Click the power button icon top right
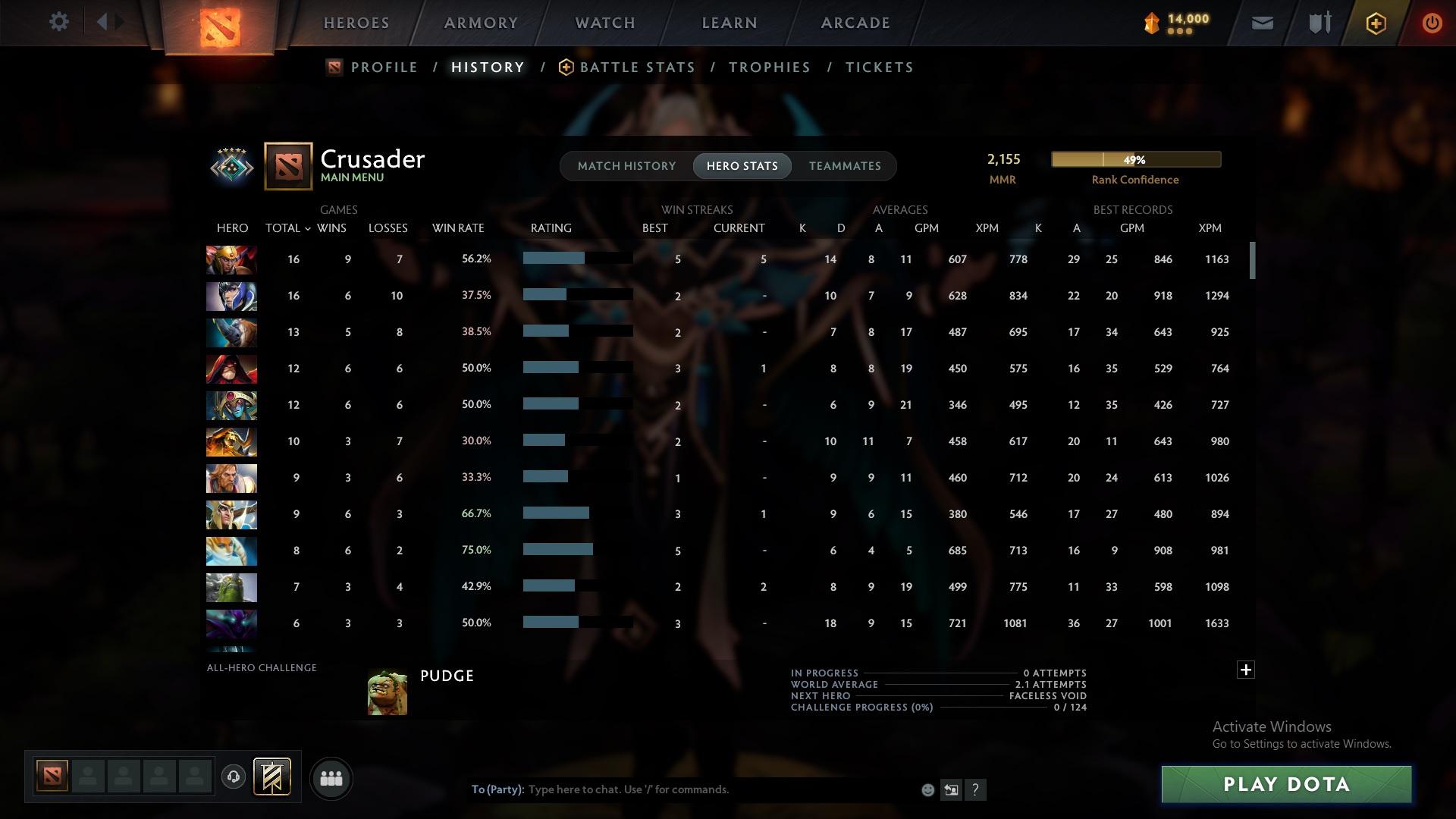 (1432, 23)
